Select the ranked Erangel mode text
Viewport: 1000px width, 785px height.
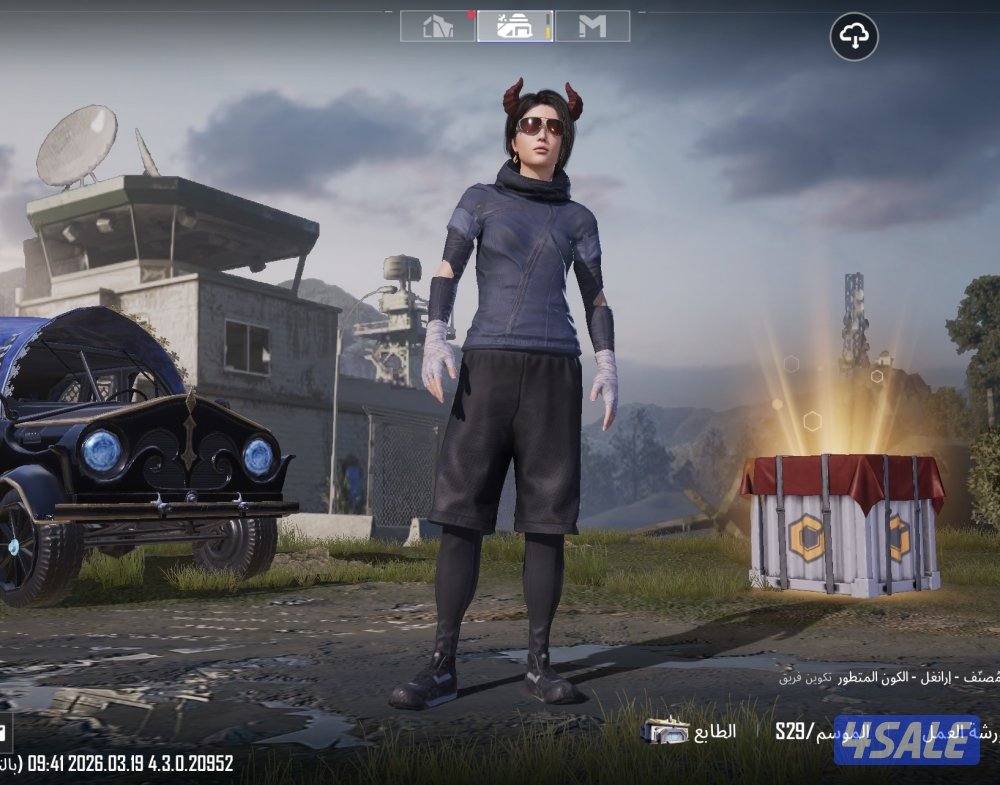pyautogui.click(x=880, y=677)
